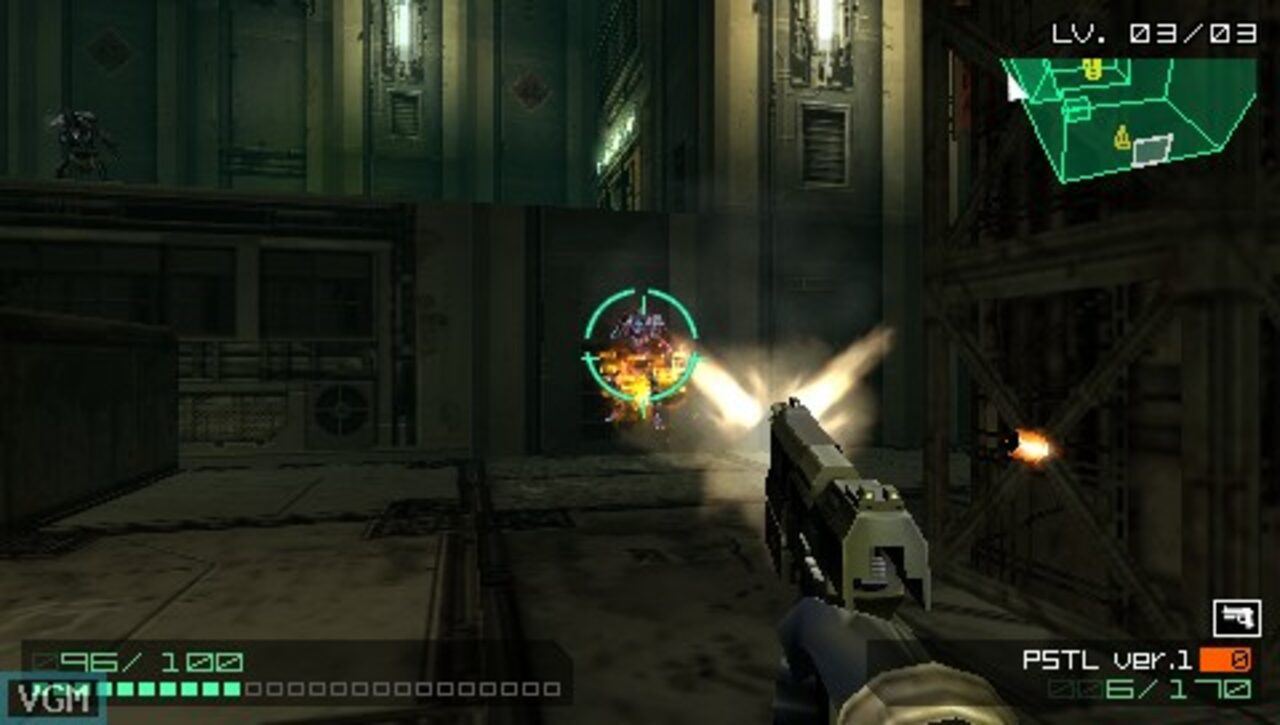Select the pistol weapon icon

[x=1236, y=618]
